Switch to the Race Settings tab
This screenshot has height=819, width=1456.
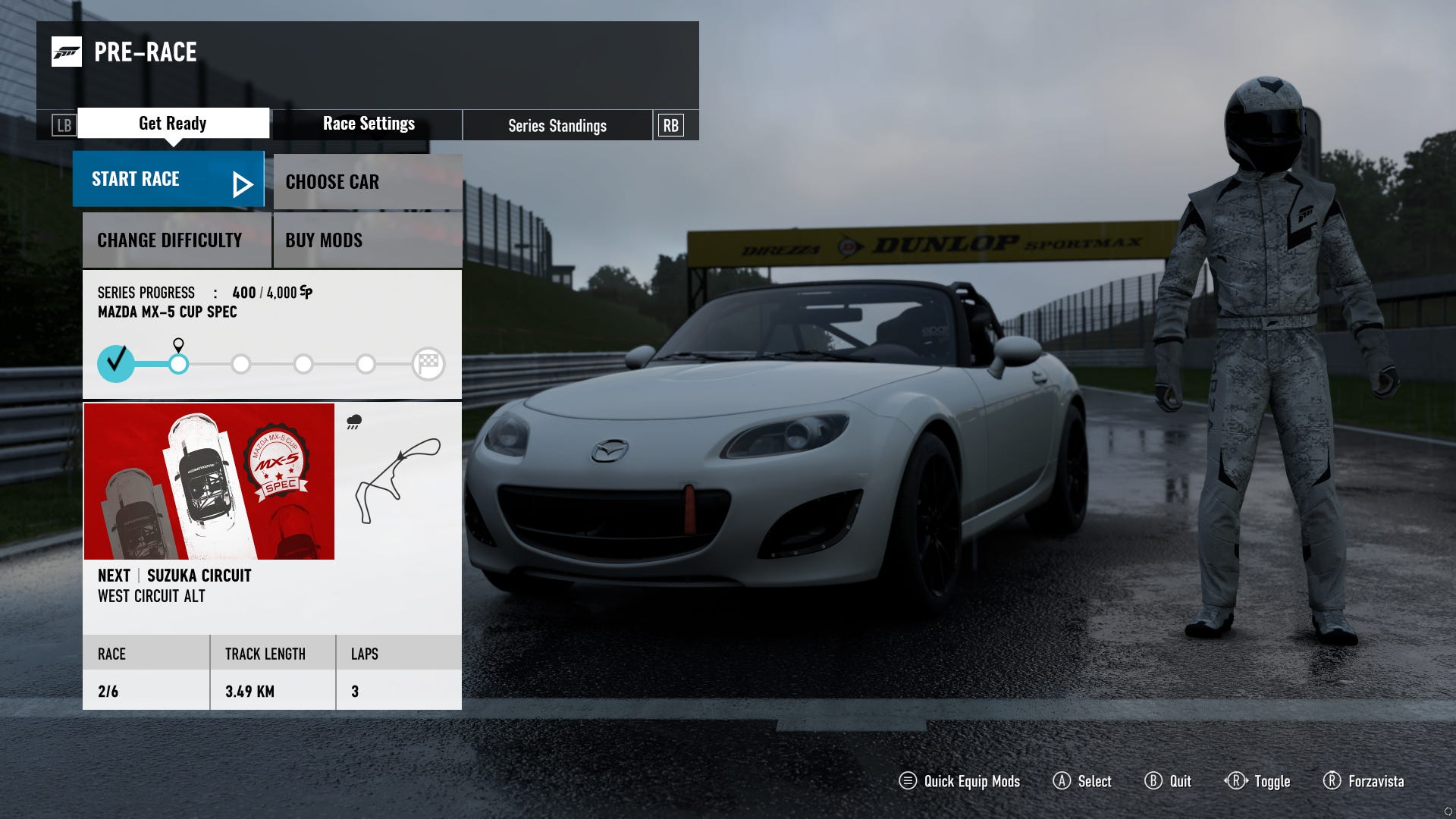(x=368, y=124)
